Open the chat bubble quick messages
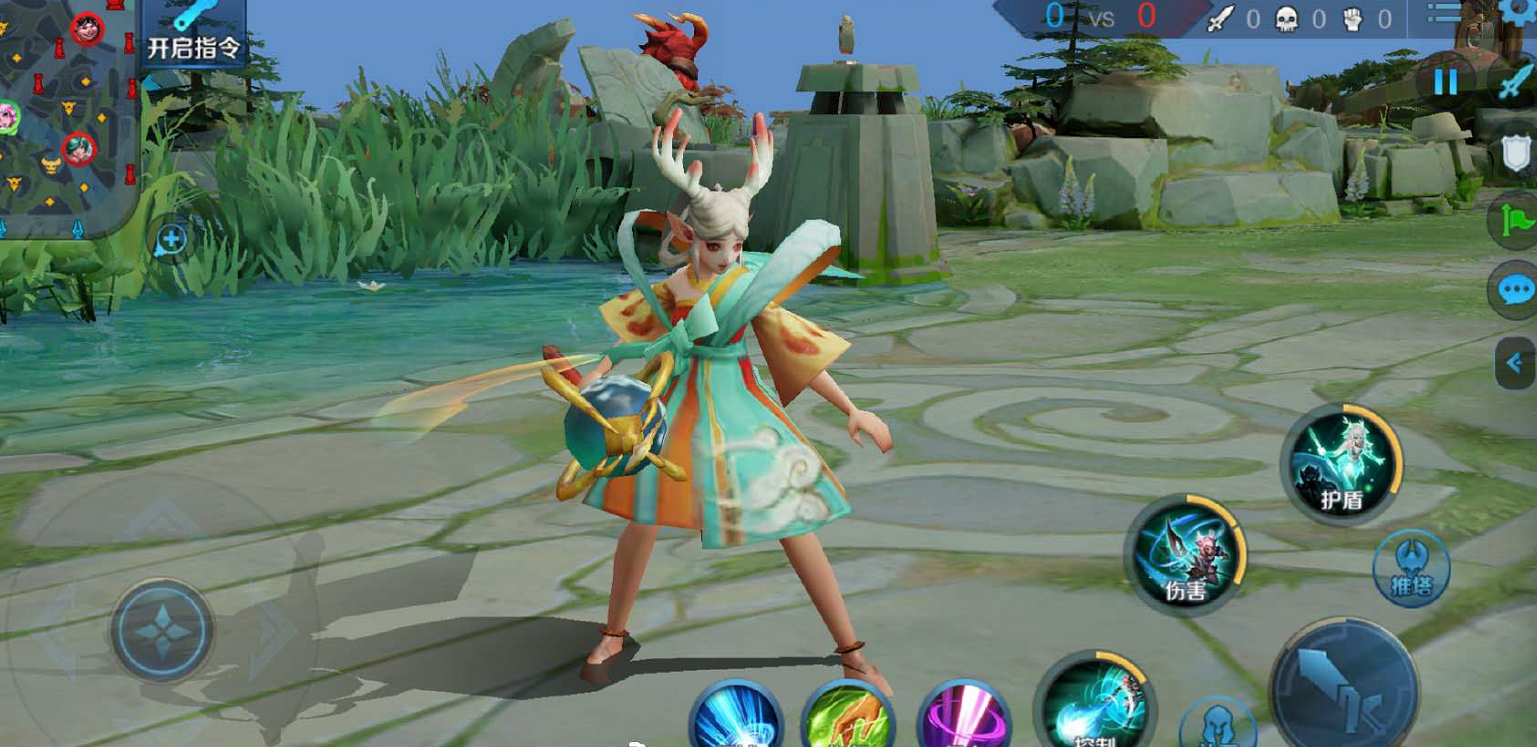Image resolution: width=1537 pixels, height=747 pixels. coord(1516,290)
